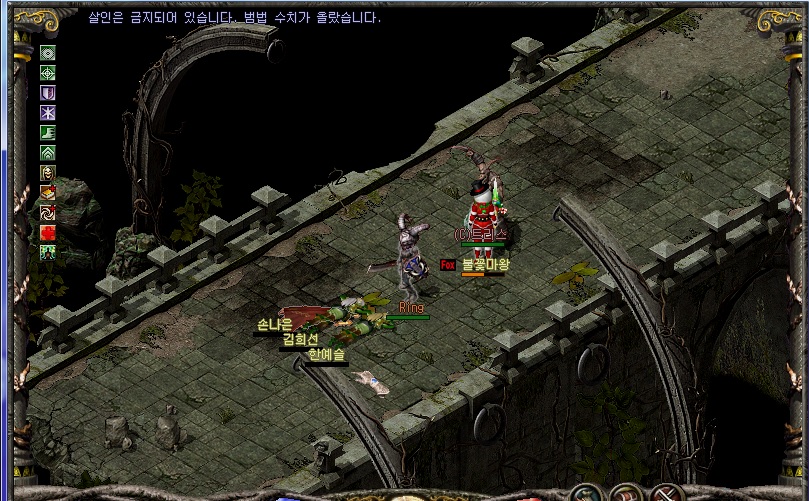Open the pouch bag round button
Image resolution: width=809 pixels, height=501 pixels.
click(x=587, y=493)
